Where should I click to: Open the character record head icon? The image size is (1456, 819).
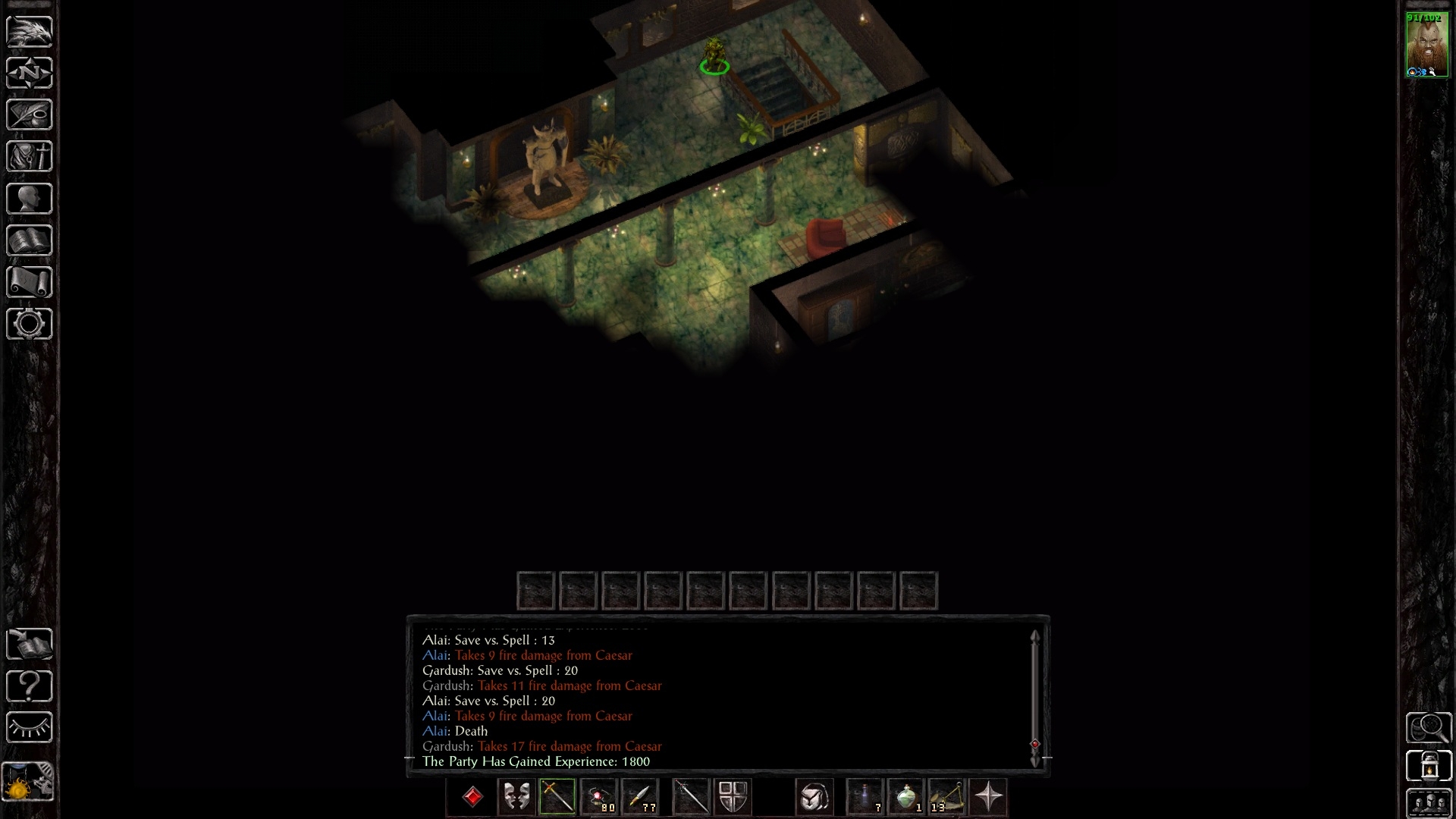(29, 199)
